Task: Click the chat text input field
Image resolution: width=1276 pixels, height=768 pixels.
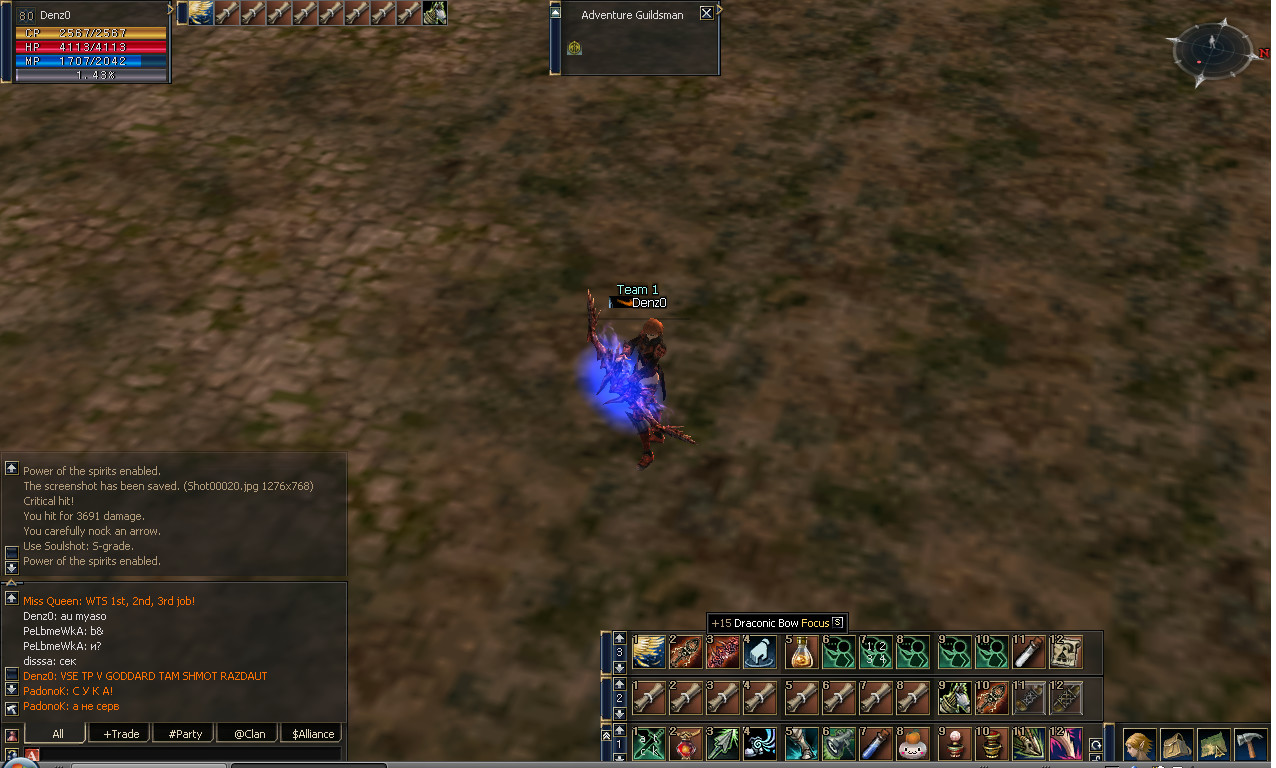Action: [190, 754]
